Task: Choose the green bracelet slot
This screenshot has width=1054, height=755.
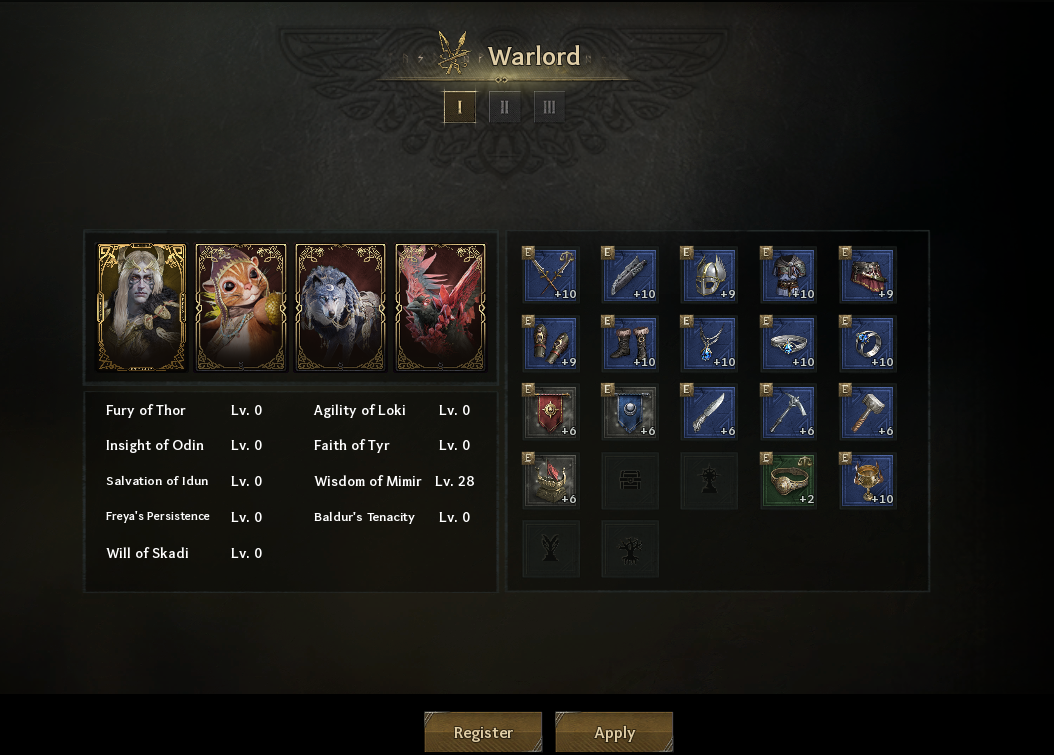Action: (x=788, y=481)
